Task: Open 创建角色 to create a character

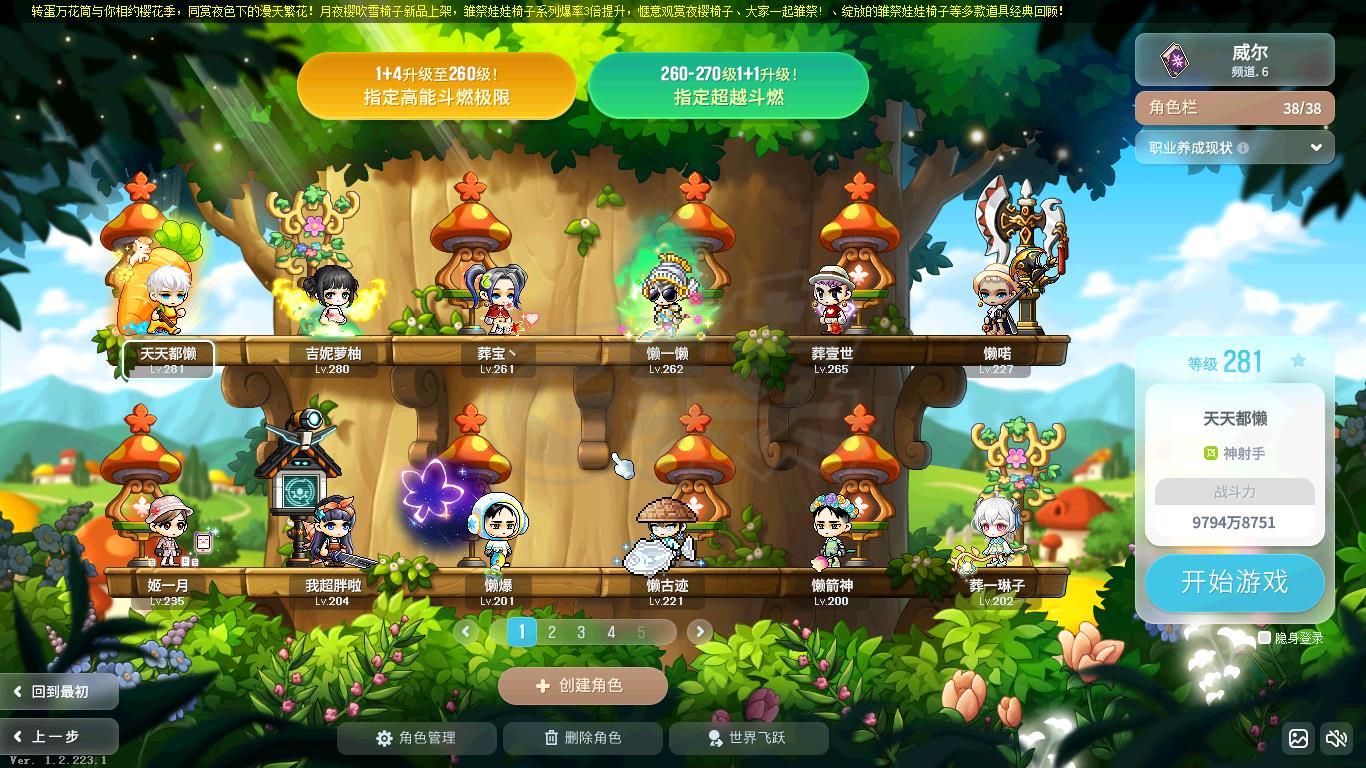Action: [582, 686]
